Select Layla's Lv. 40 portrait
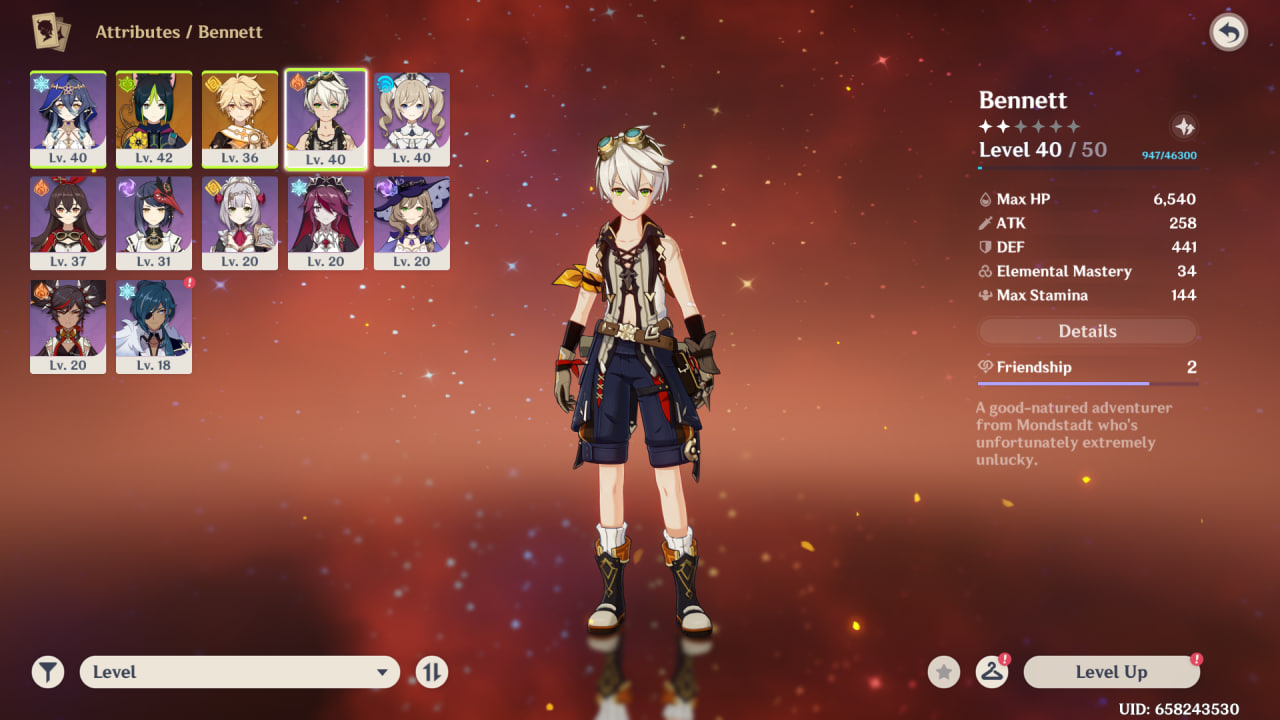This screenshot has width=1280, height=720. (x=68, y=118)
